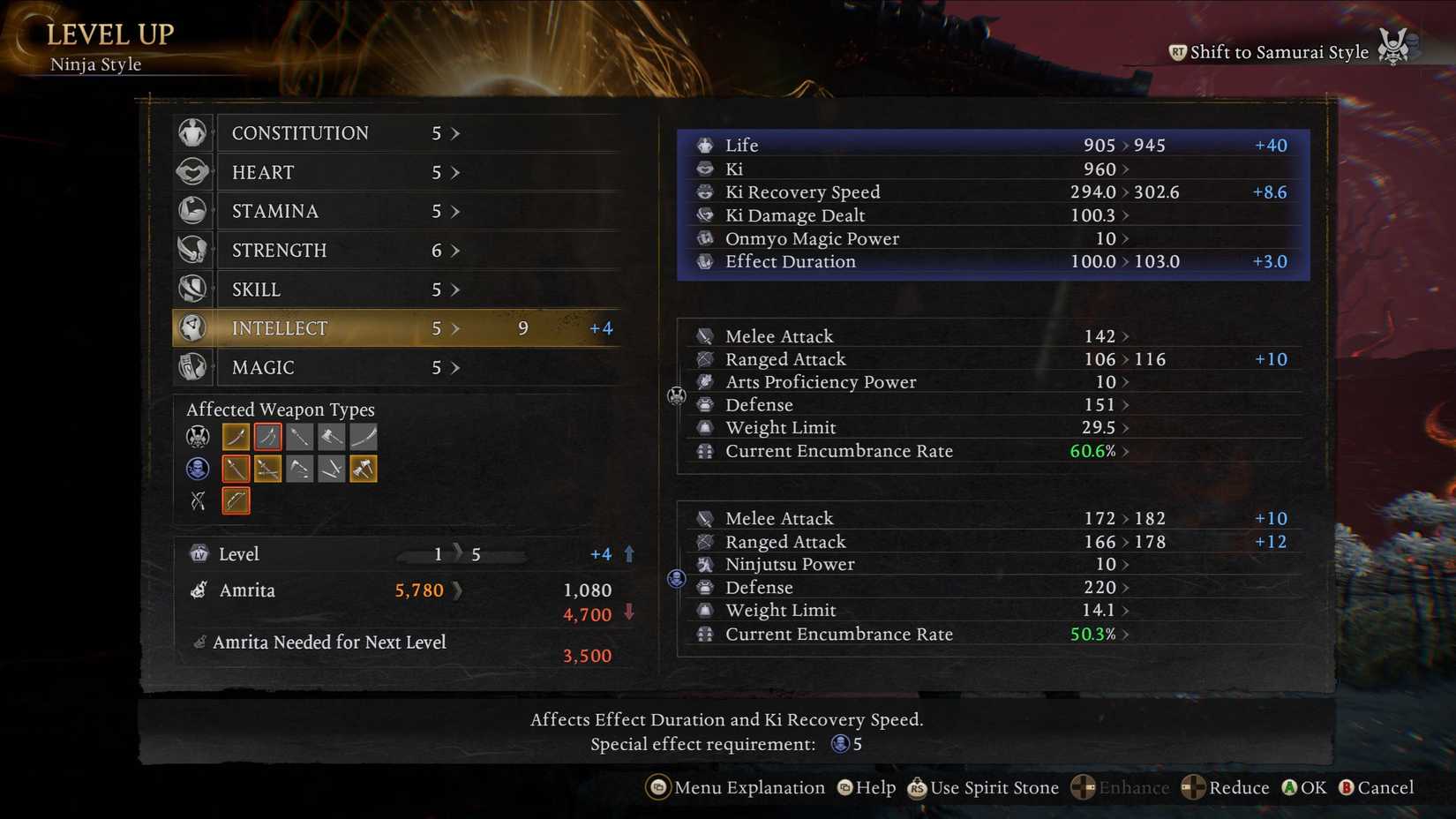Image resolution: width=1456 pixels, height=819 pixels.
Task: Click the hatchets weapon type icon
Action: pyautogui.click(x=363, y=469)
